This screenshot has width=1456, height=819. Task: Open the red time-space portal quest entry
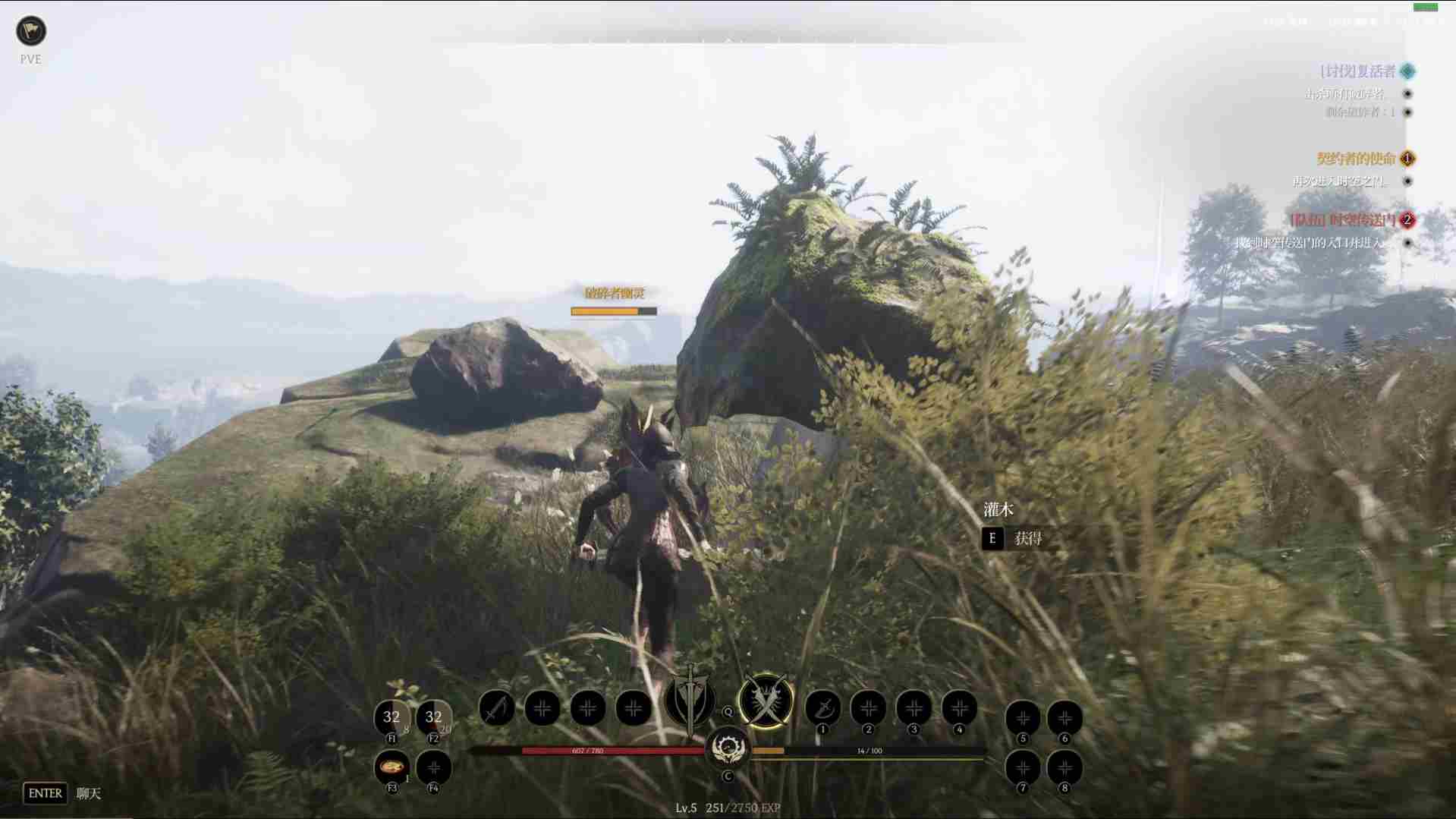(x=1343, y=220)
